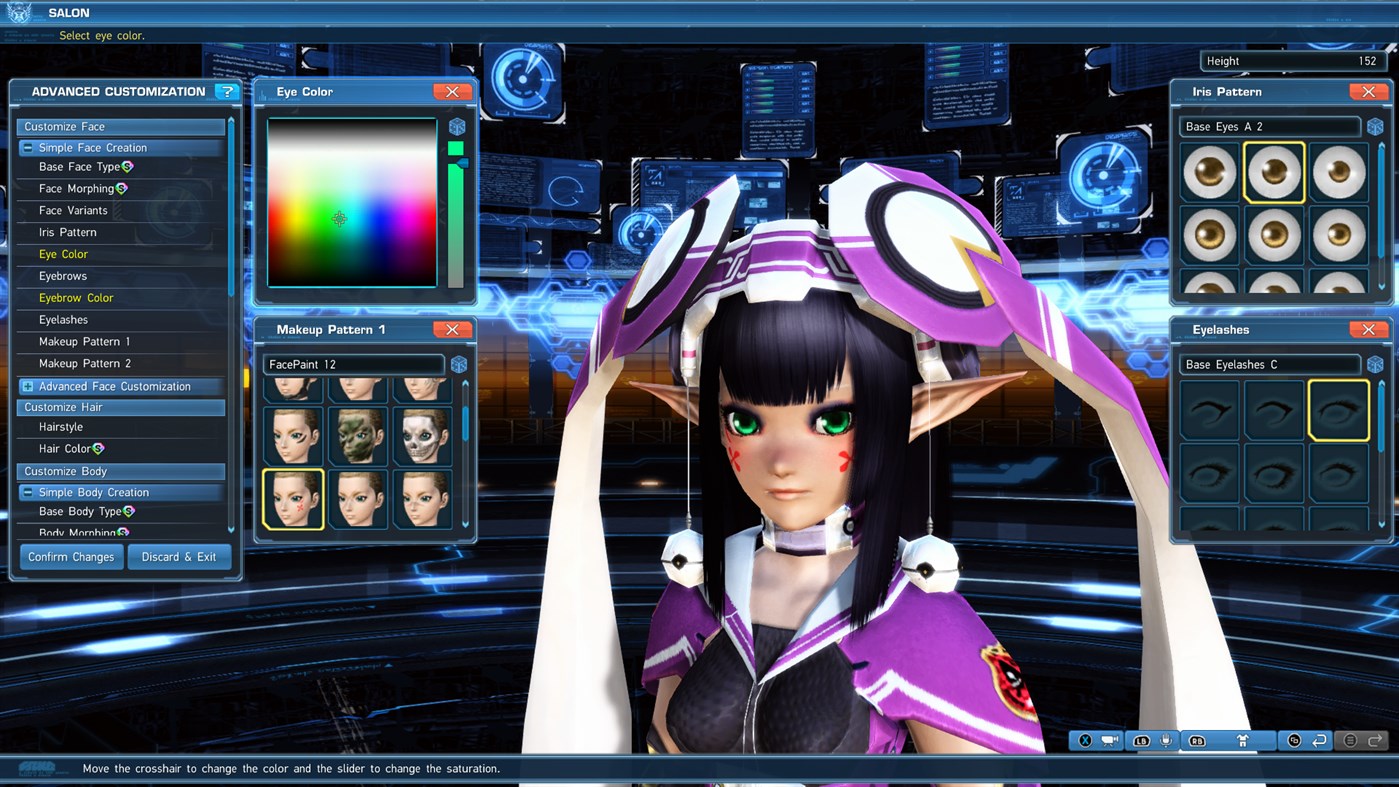Collapse the Simple Body Creation section

click(28, 491)
